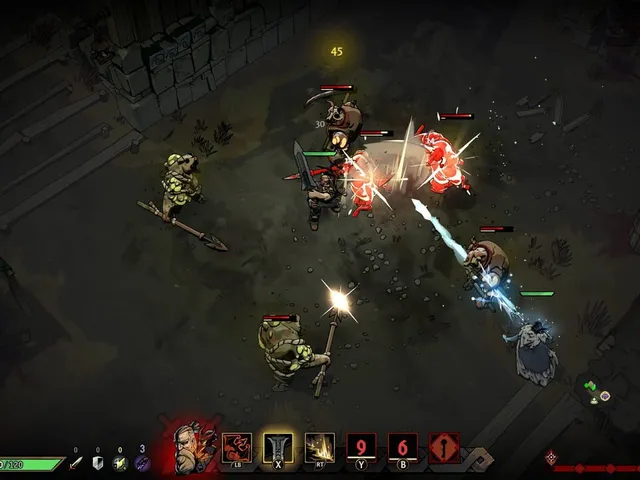Trigger the golden burst slash ability

pyautogui.click(x=320, y=447)
